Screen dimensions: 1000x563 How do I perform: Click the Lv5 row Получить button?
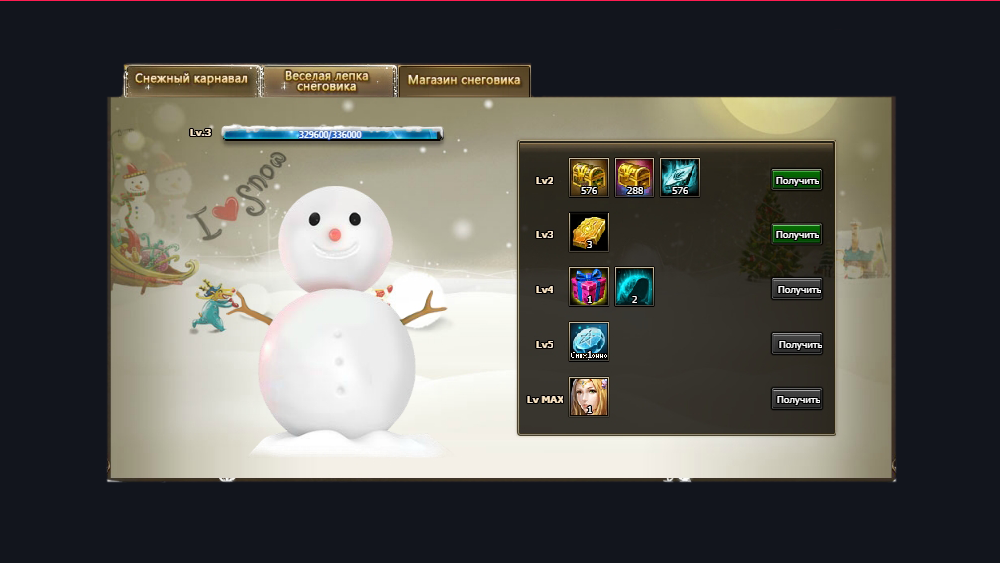[x=797, y=345]
